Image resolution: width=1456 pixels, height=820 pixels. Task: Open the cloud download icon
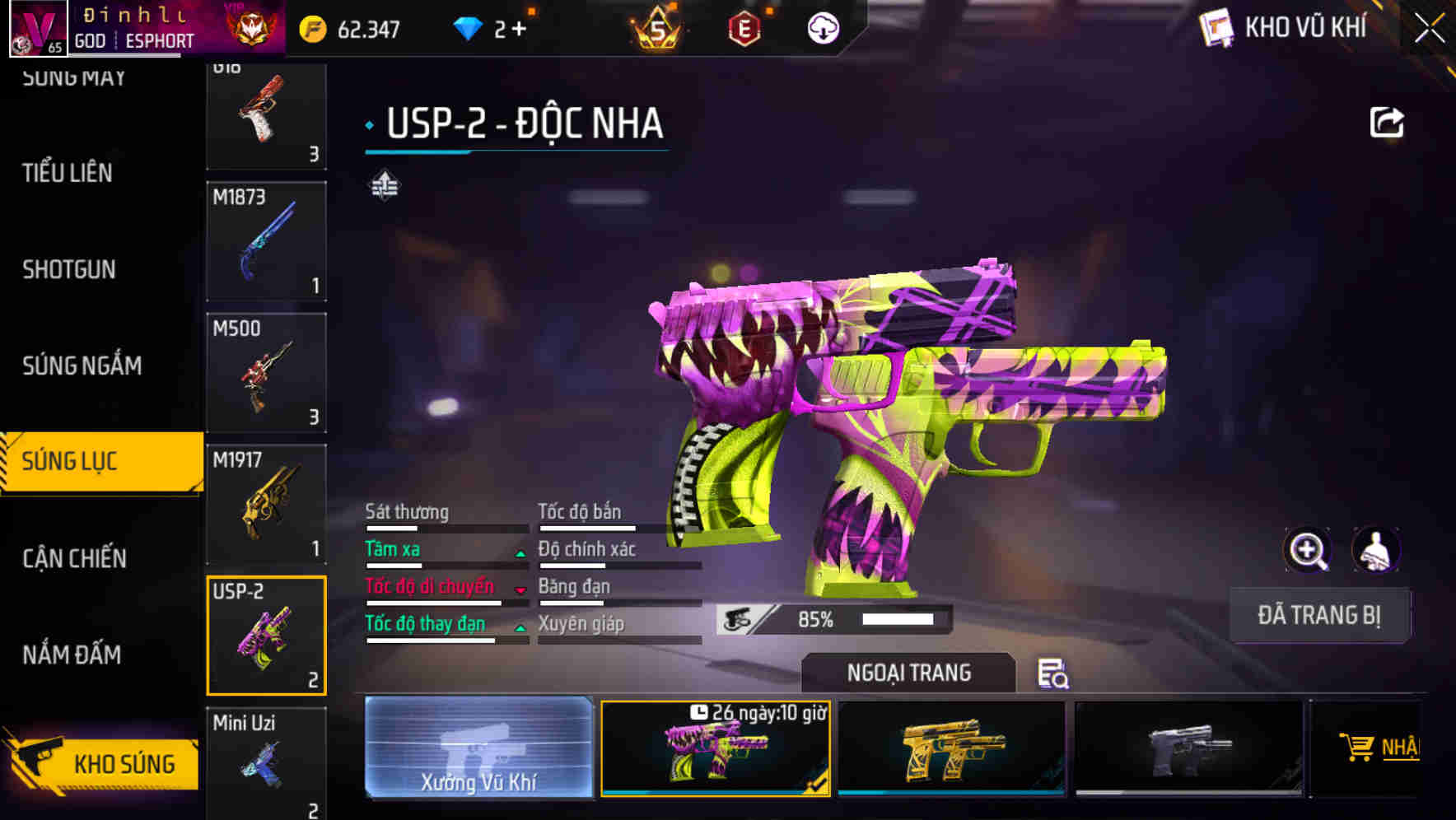pos(822,27)
